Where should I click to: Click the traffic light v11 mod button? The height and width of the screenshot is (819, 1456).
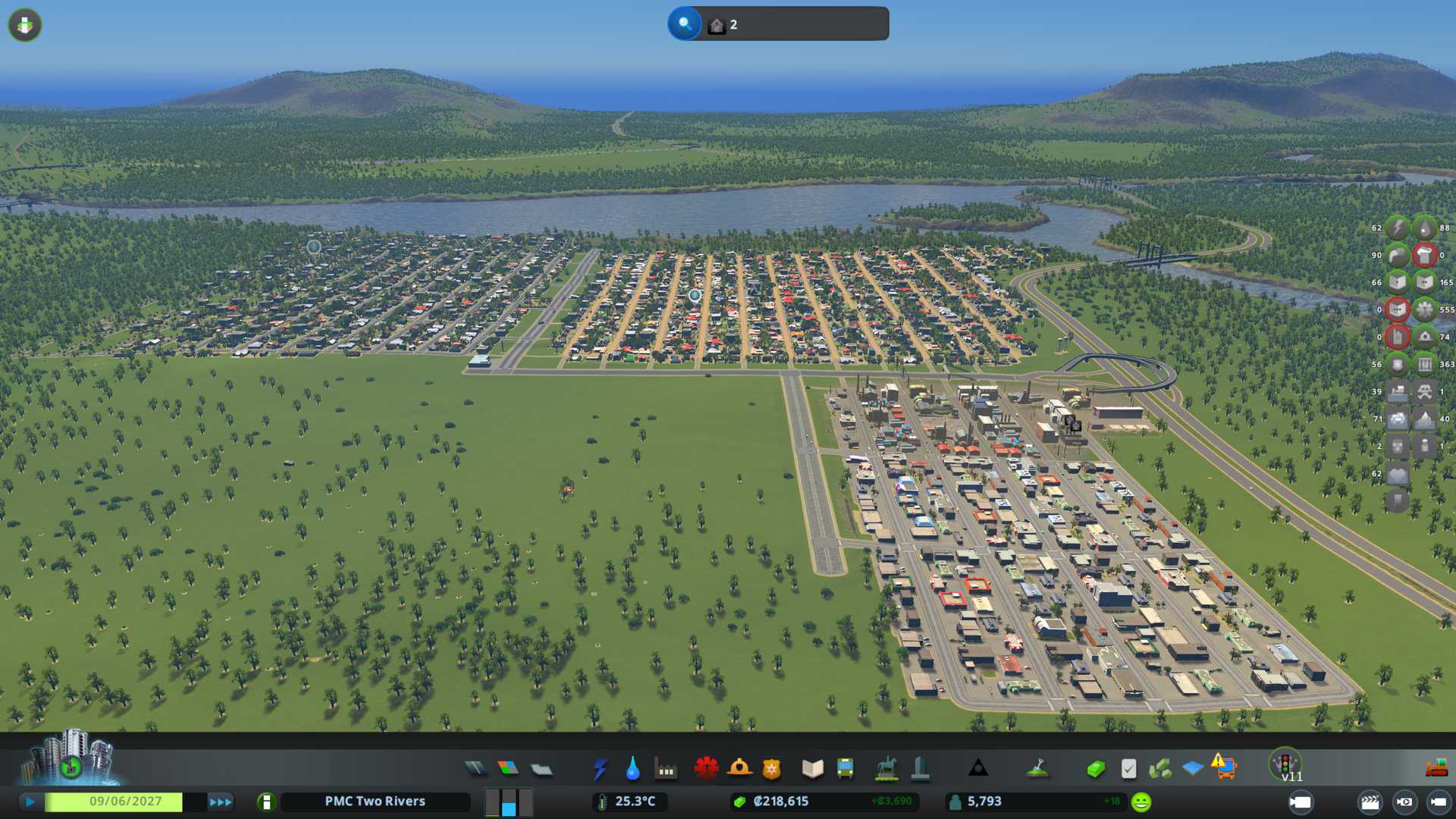pos(1285,764)
